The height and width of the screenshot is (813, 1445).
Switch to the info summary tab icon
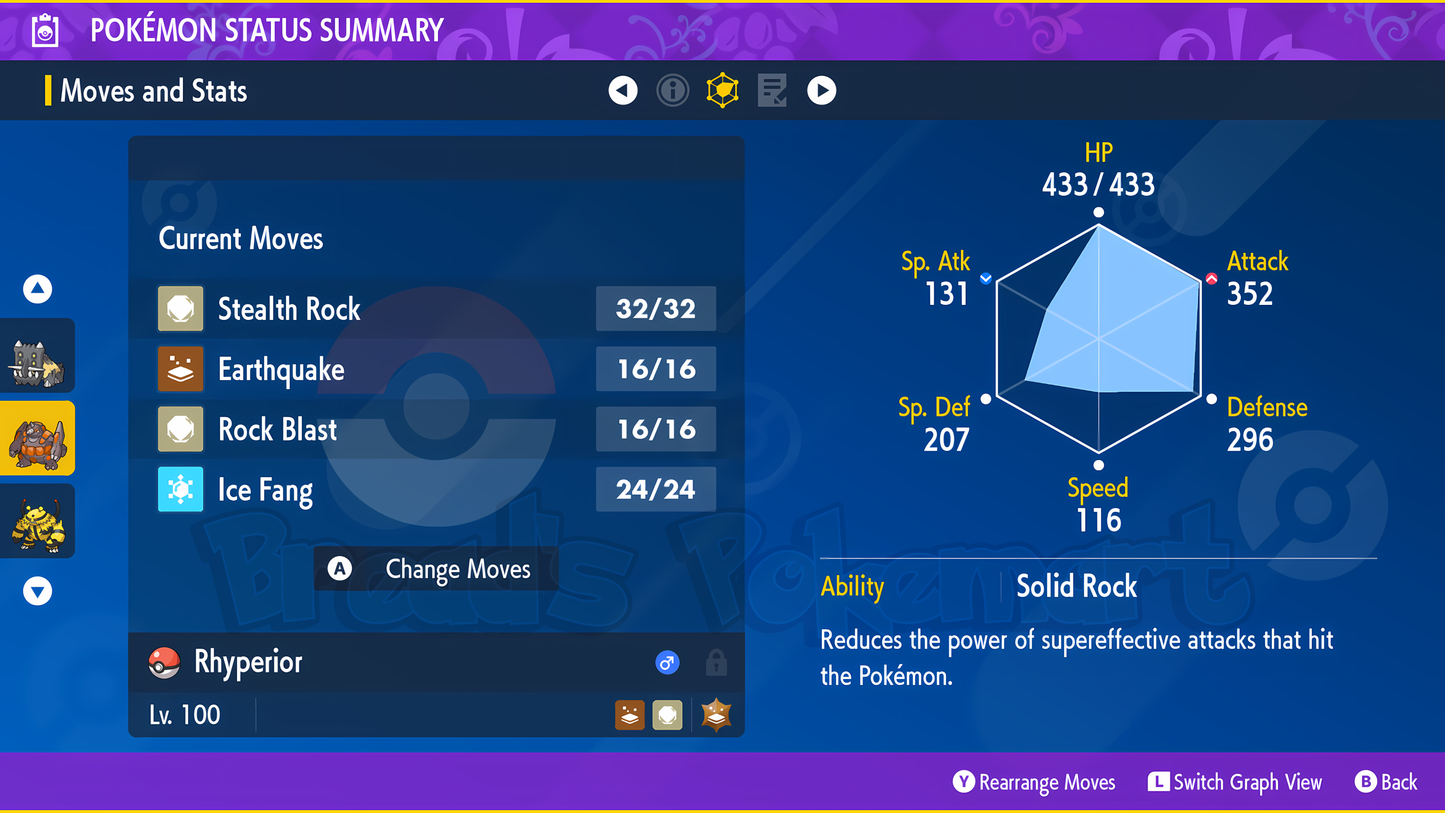coord(673,91)
